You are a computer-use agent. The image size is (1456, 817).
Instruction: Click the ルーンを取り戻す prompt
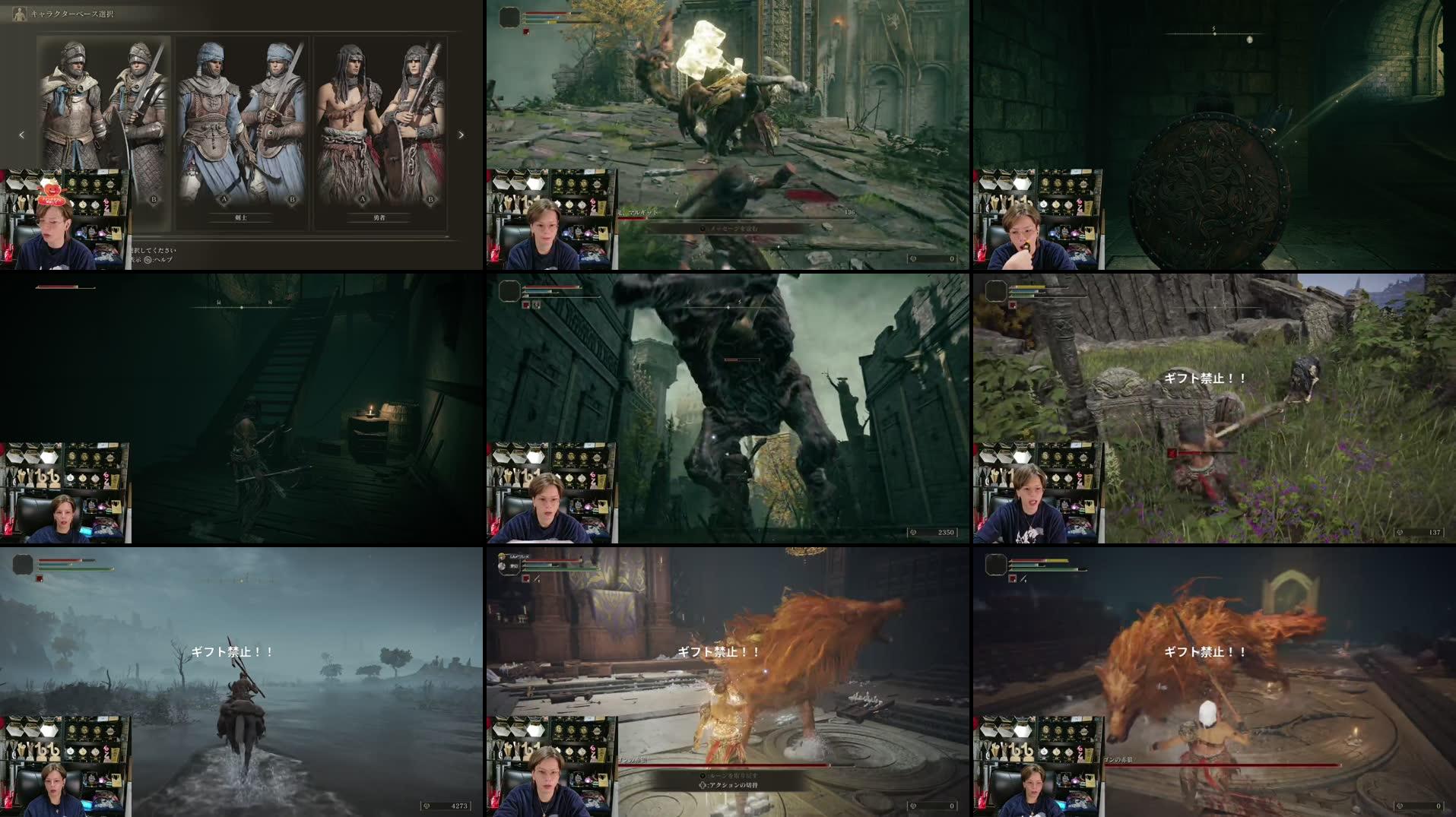click(731, 776)
